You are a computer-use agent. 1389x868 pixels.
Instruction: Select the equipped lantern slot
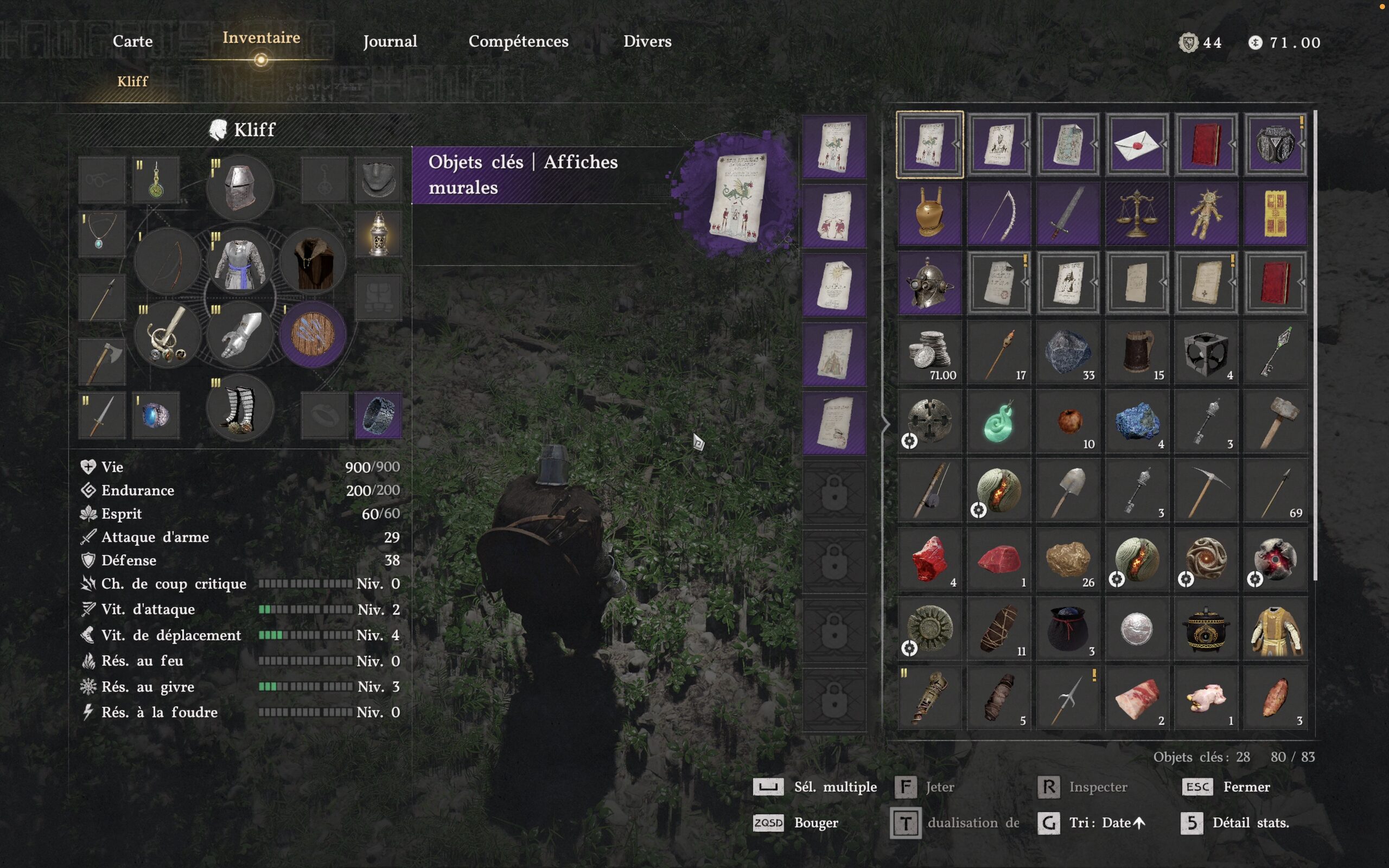coord(378,234)
